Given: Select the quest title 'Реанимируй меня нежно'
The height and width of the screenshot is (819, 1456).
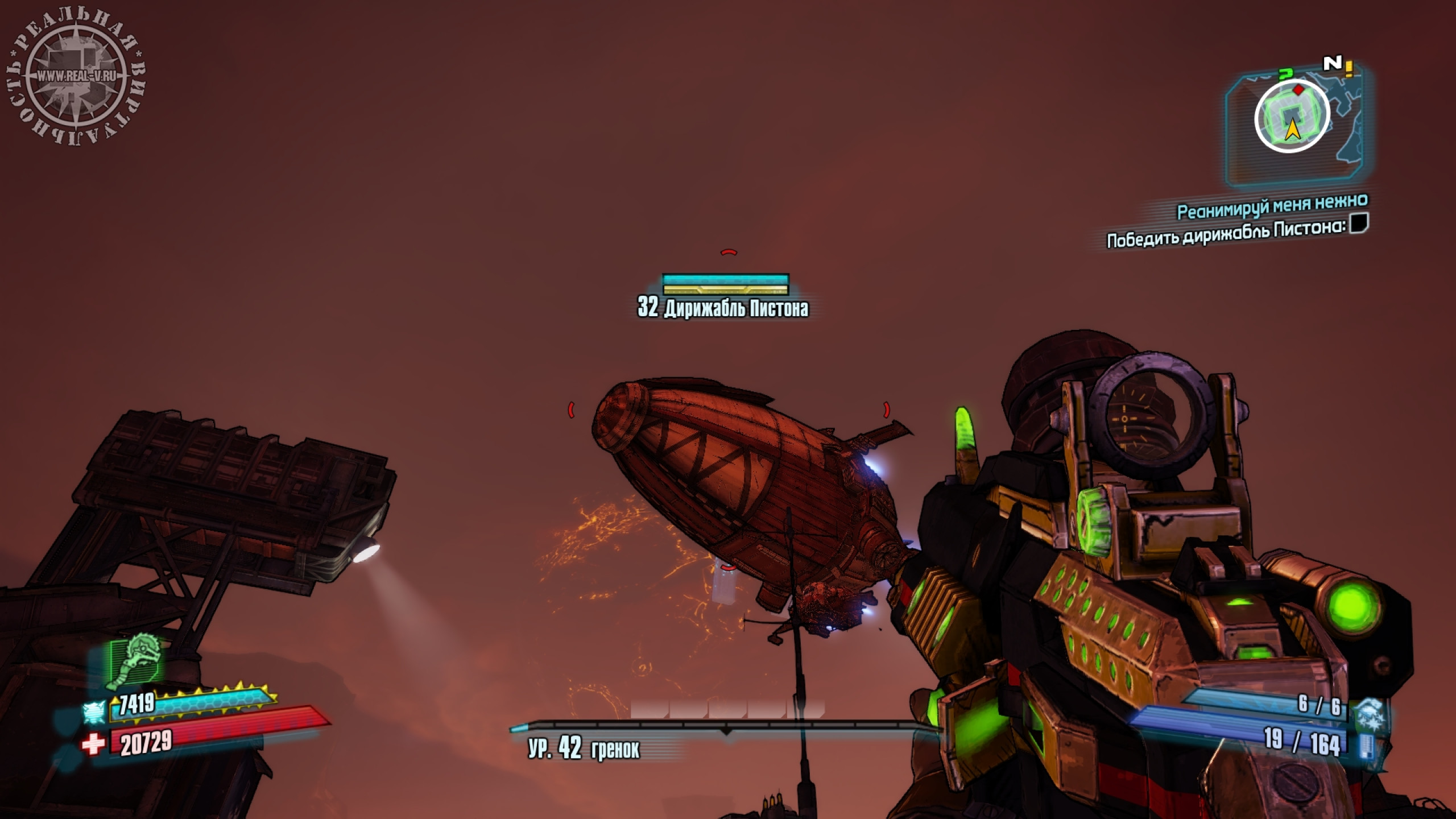Looking at the screenshot, I should [1272, 206].
